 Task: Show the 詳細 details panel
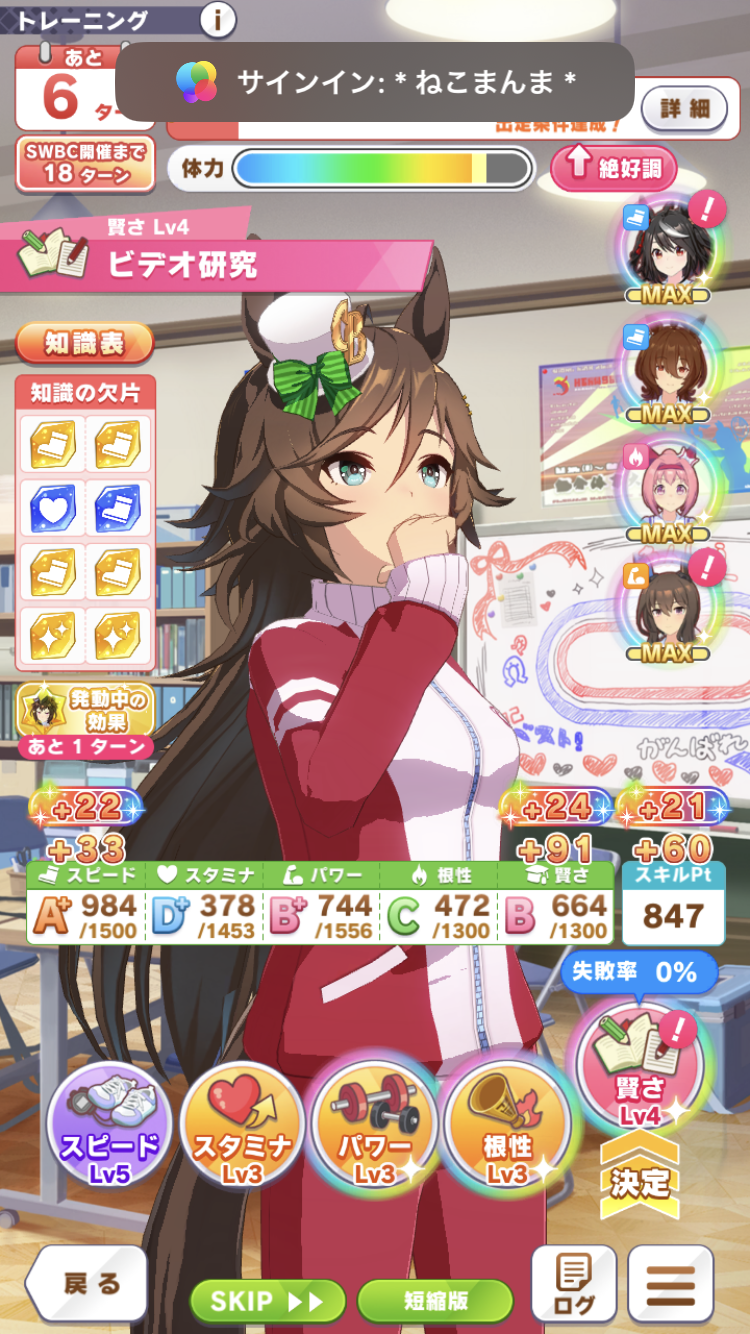(x=683, y=108)
